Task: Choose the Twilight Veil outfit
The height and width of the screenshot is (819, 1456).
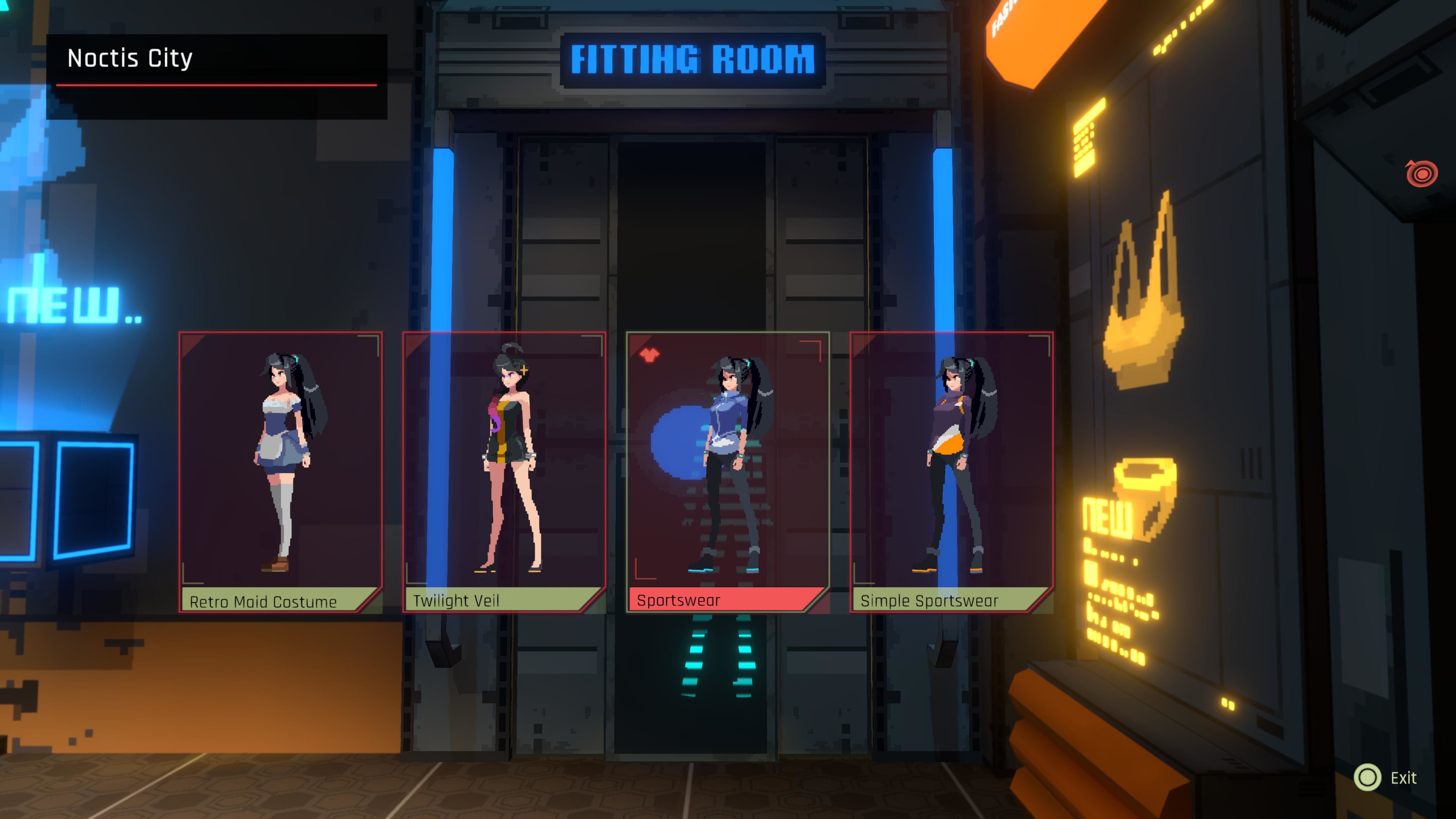Action: [504, 471]
